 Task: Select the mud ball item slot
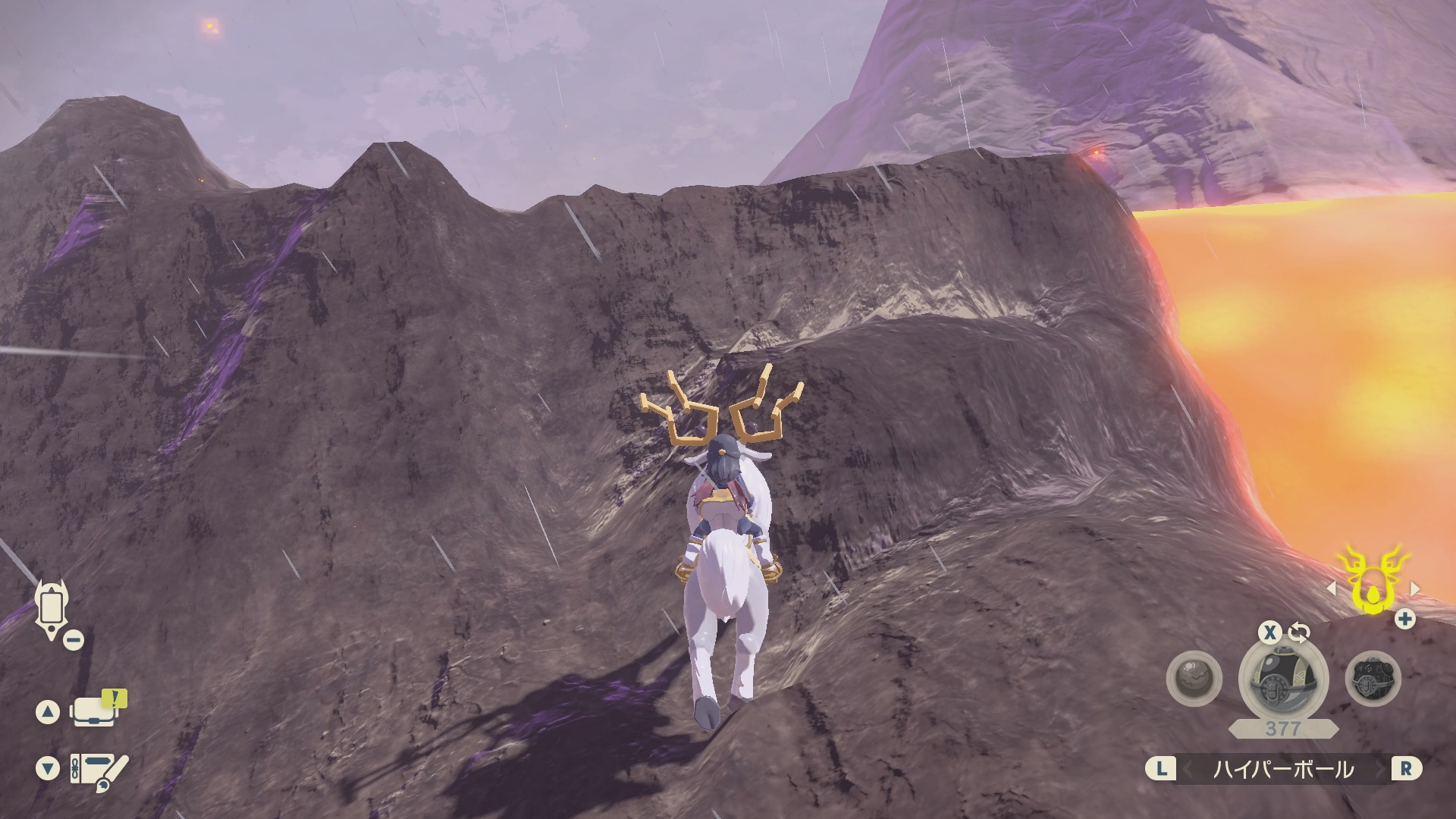(1194, 678)
